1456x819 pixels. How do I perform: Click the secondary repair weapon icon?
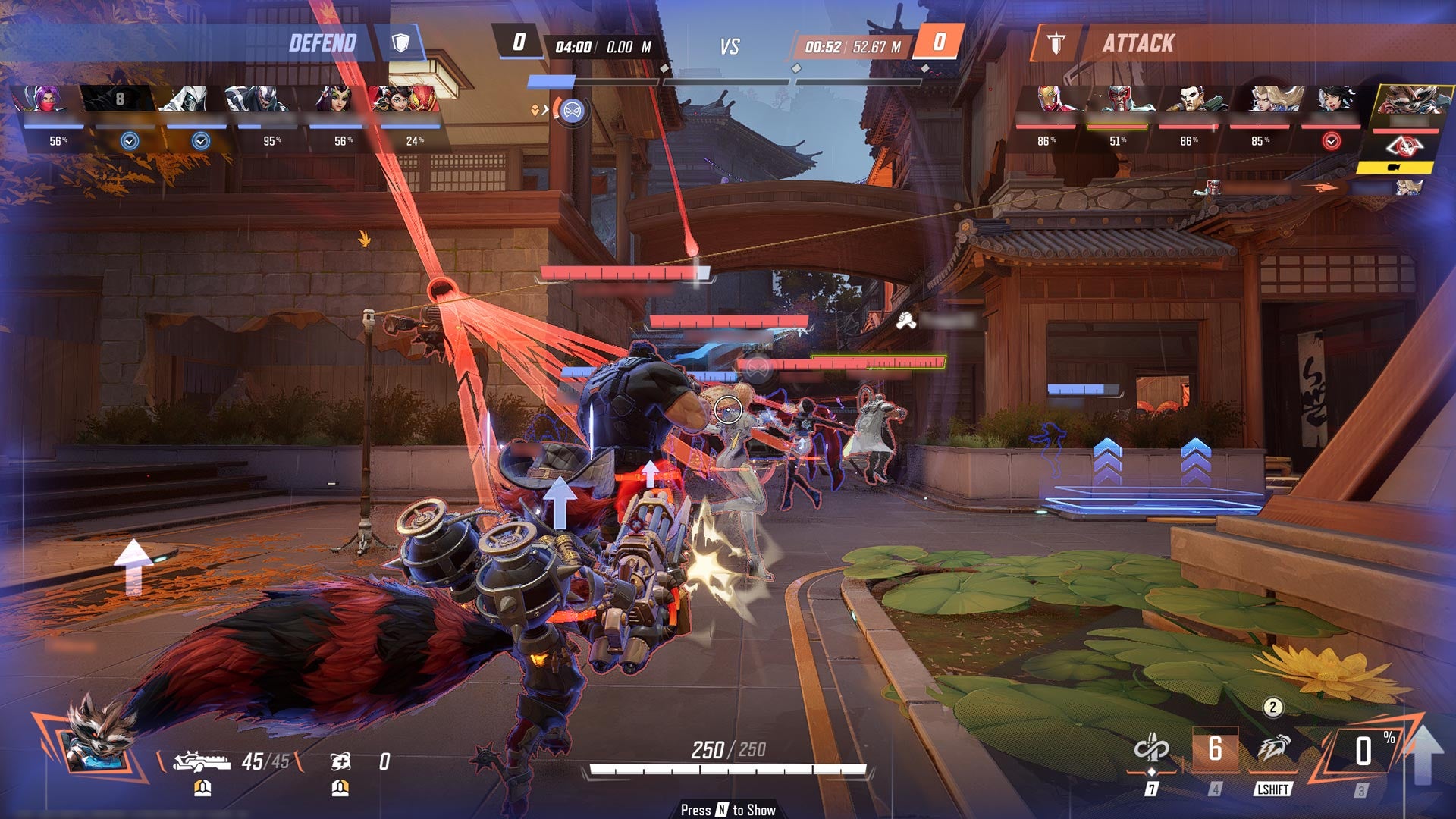[340, 761]
